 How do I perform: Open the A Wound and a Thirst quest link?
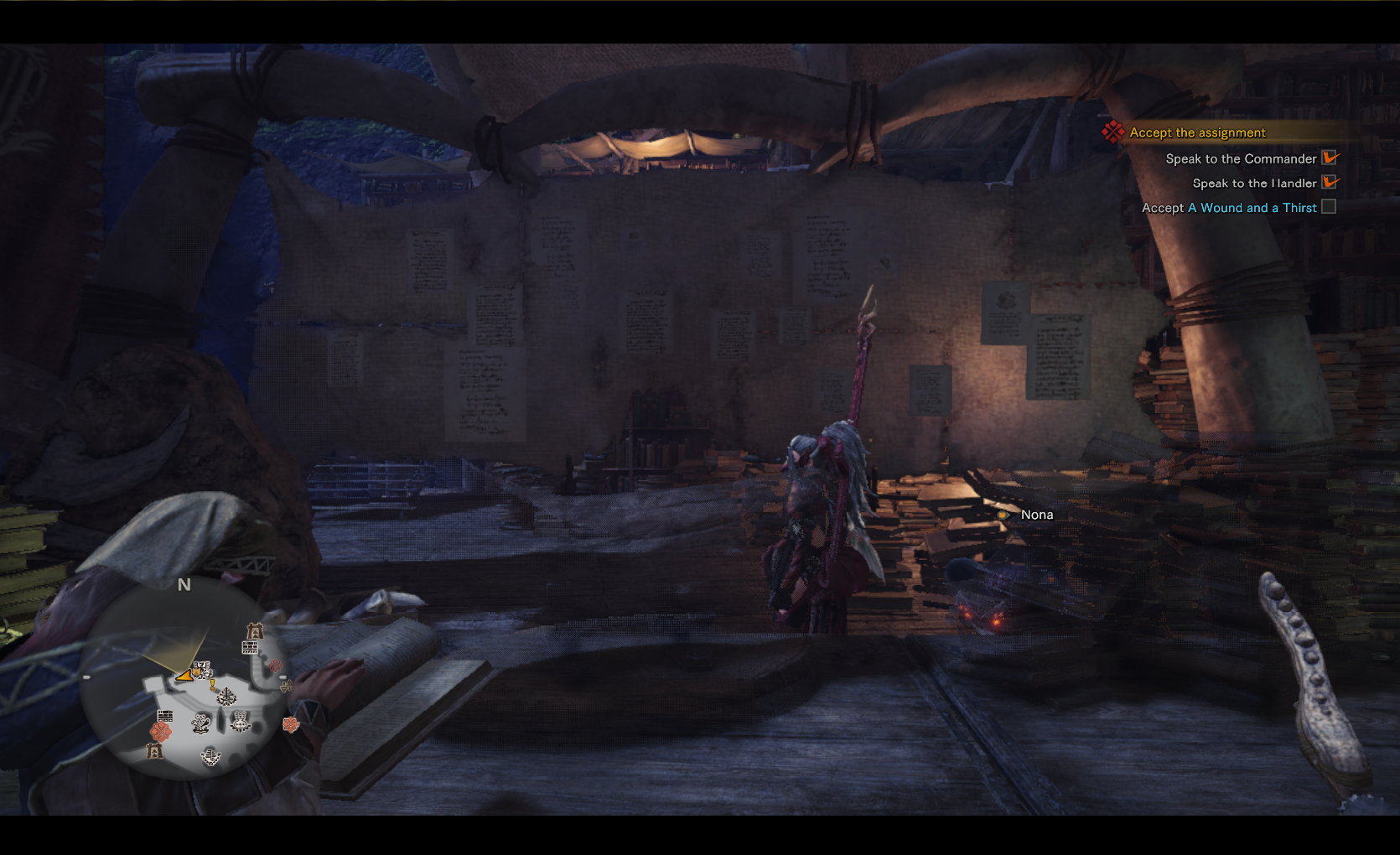click(x=1252, y=207)
